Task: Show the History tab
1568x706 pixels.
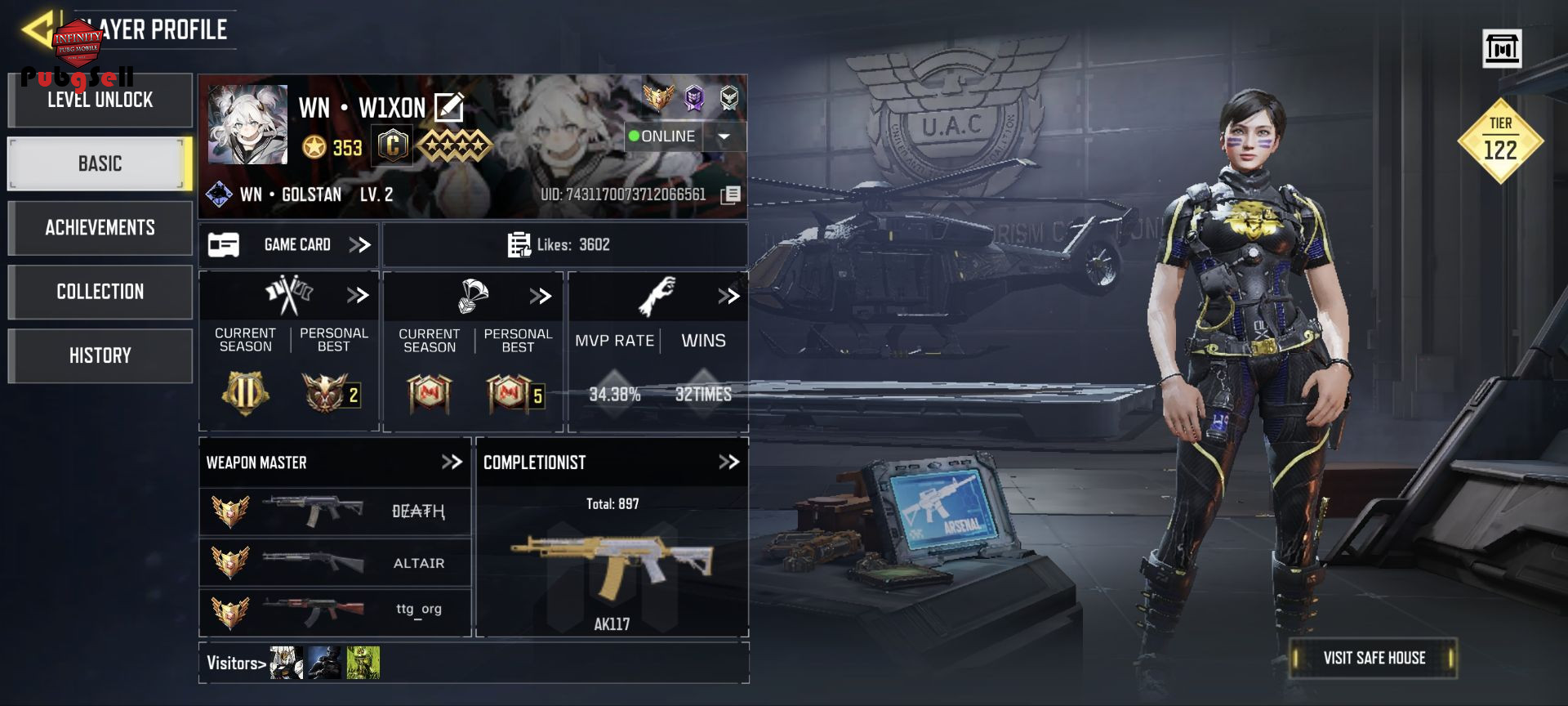Action: click(x=100, y=355)
